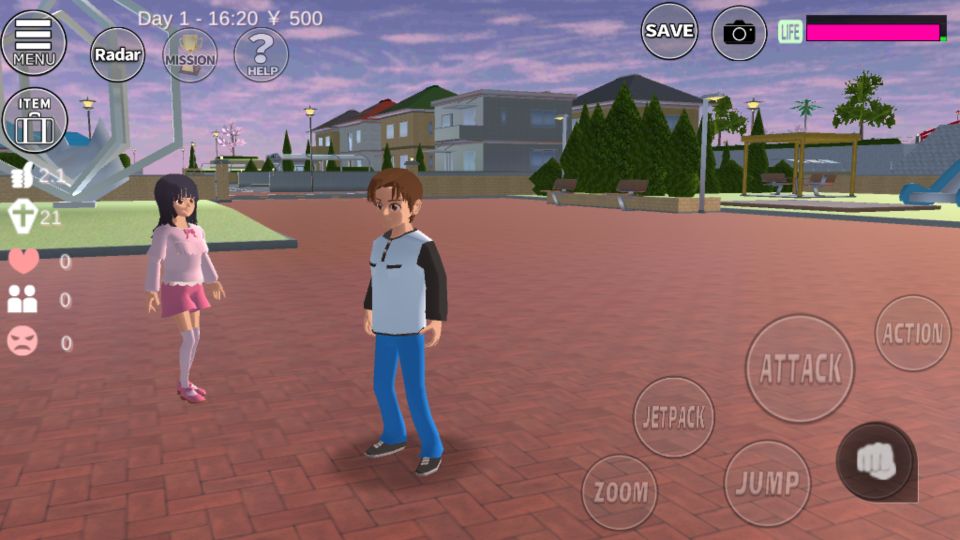Open the MENU button
The height and width of the screenshot is (540, 960).
click(x=34, y=42)
